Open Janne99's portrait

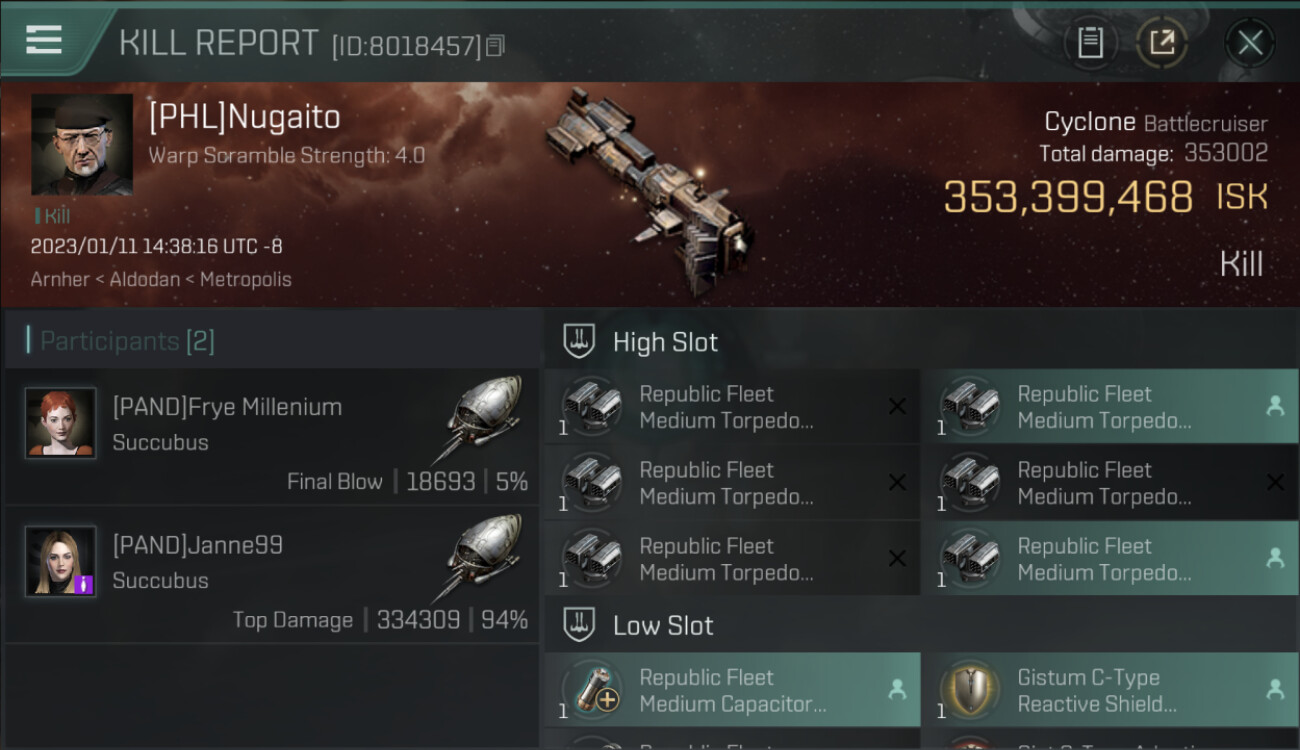click(x=61, y=561)
